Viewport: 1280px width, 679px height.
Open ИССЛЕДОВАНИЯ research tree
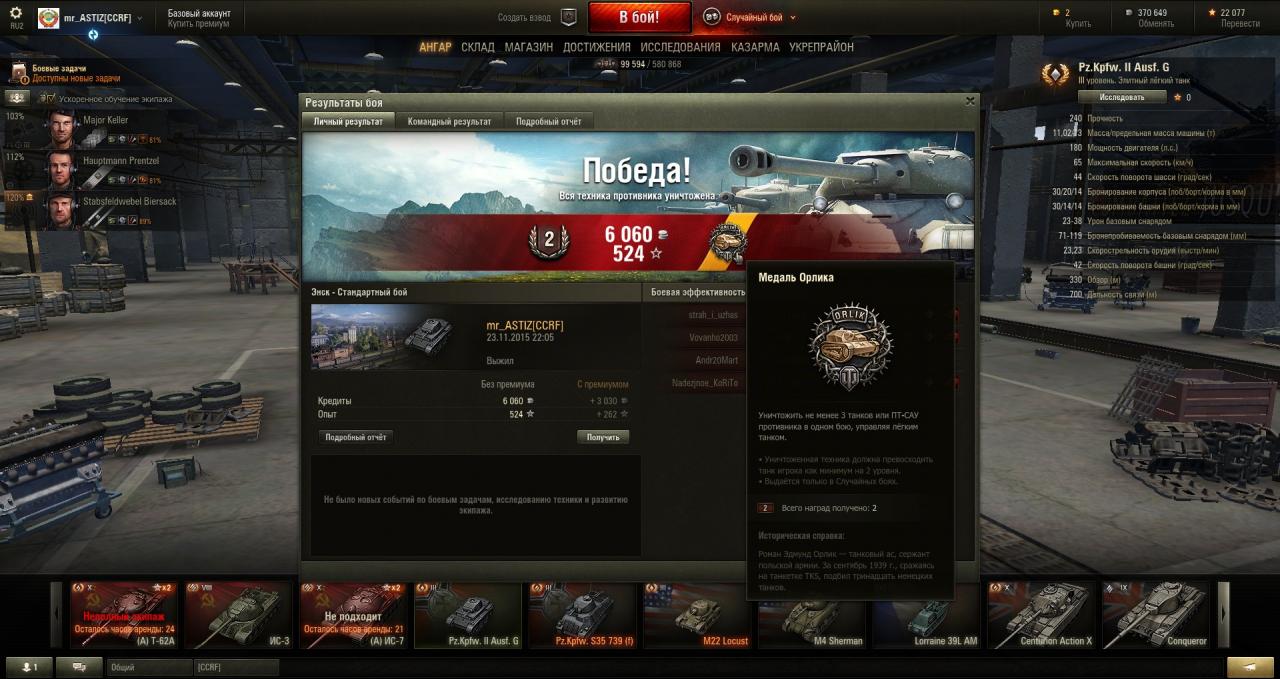point(680,47)
